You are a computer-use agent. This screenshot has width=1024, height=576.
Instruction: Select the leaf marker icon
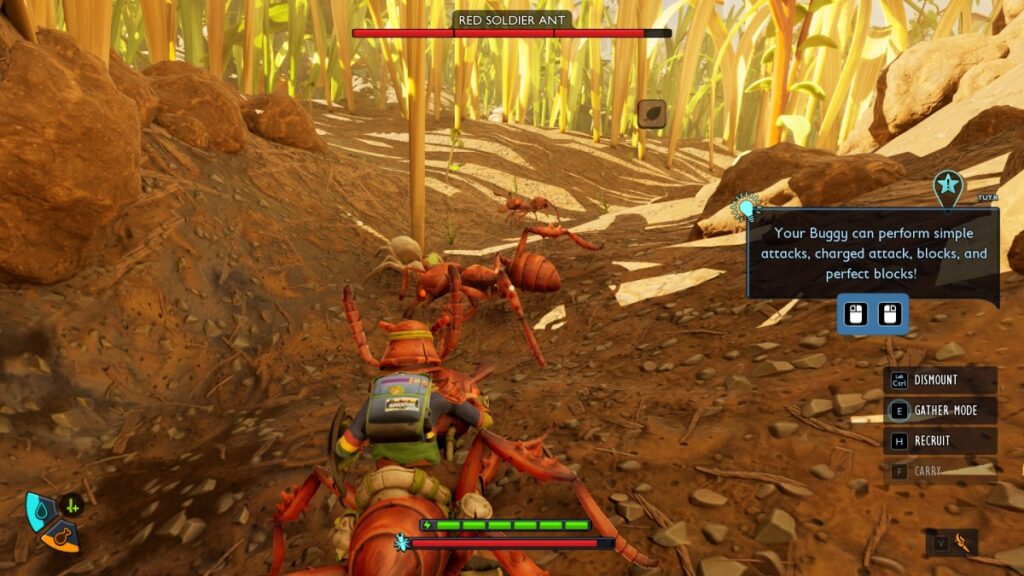point(651,114)
